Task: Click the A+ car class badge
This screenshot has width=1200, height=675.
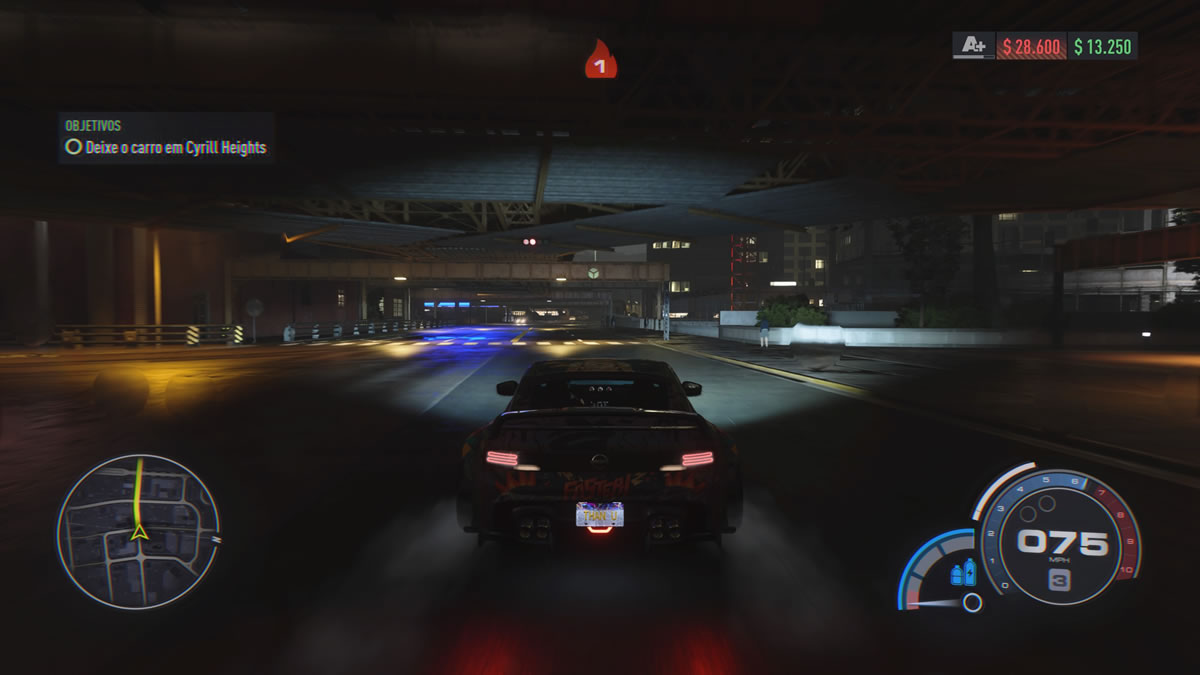Action: click(x=973, y=46)
